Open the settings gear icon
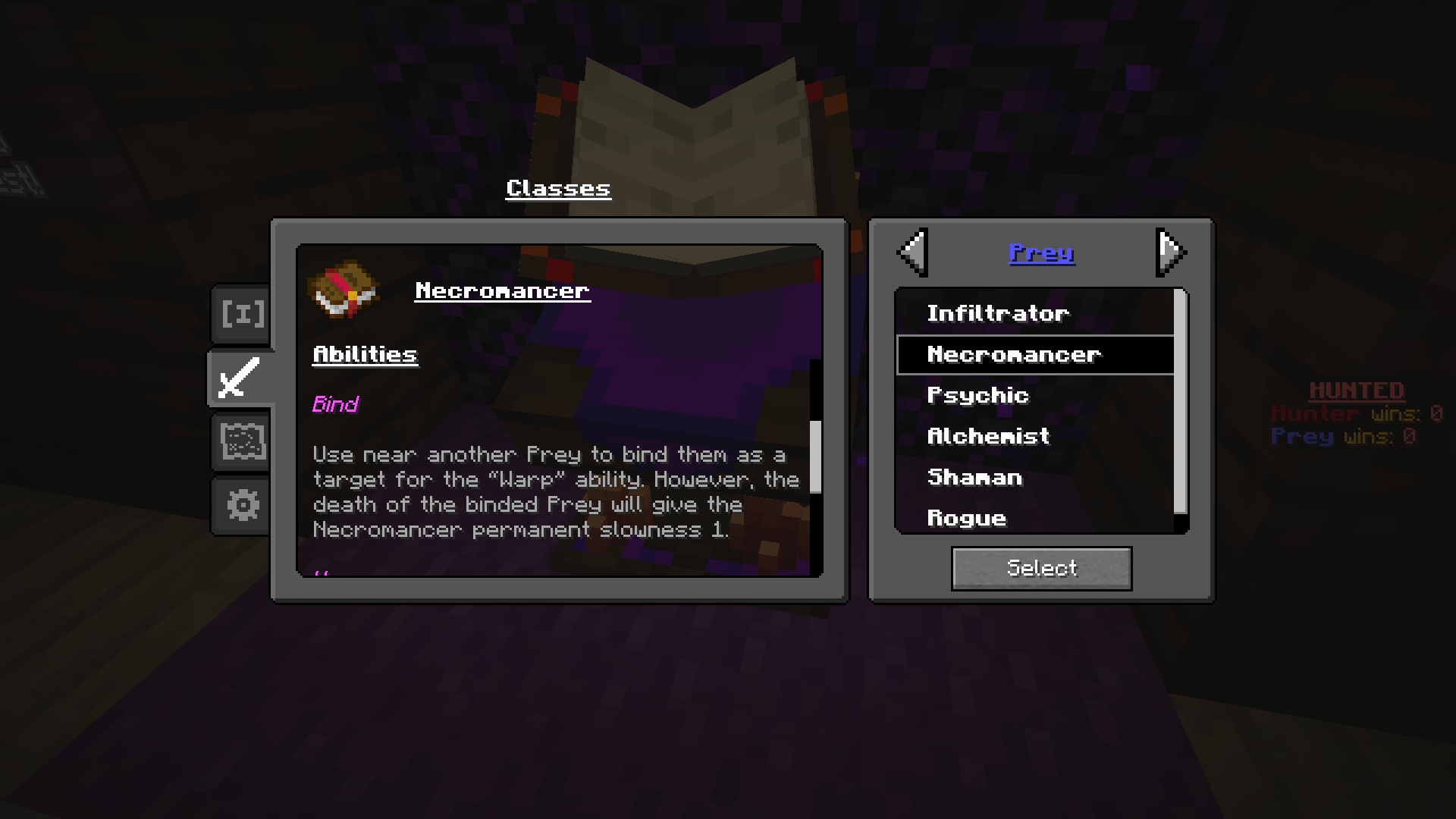1456x819 pixels. point(240,503)
